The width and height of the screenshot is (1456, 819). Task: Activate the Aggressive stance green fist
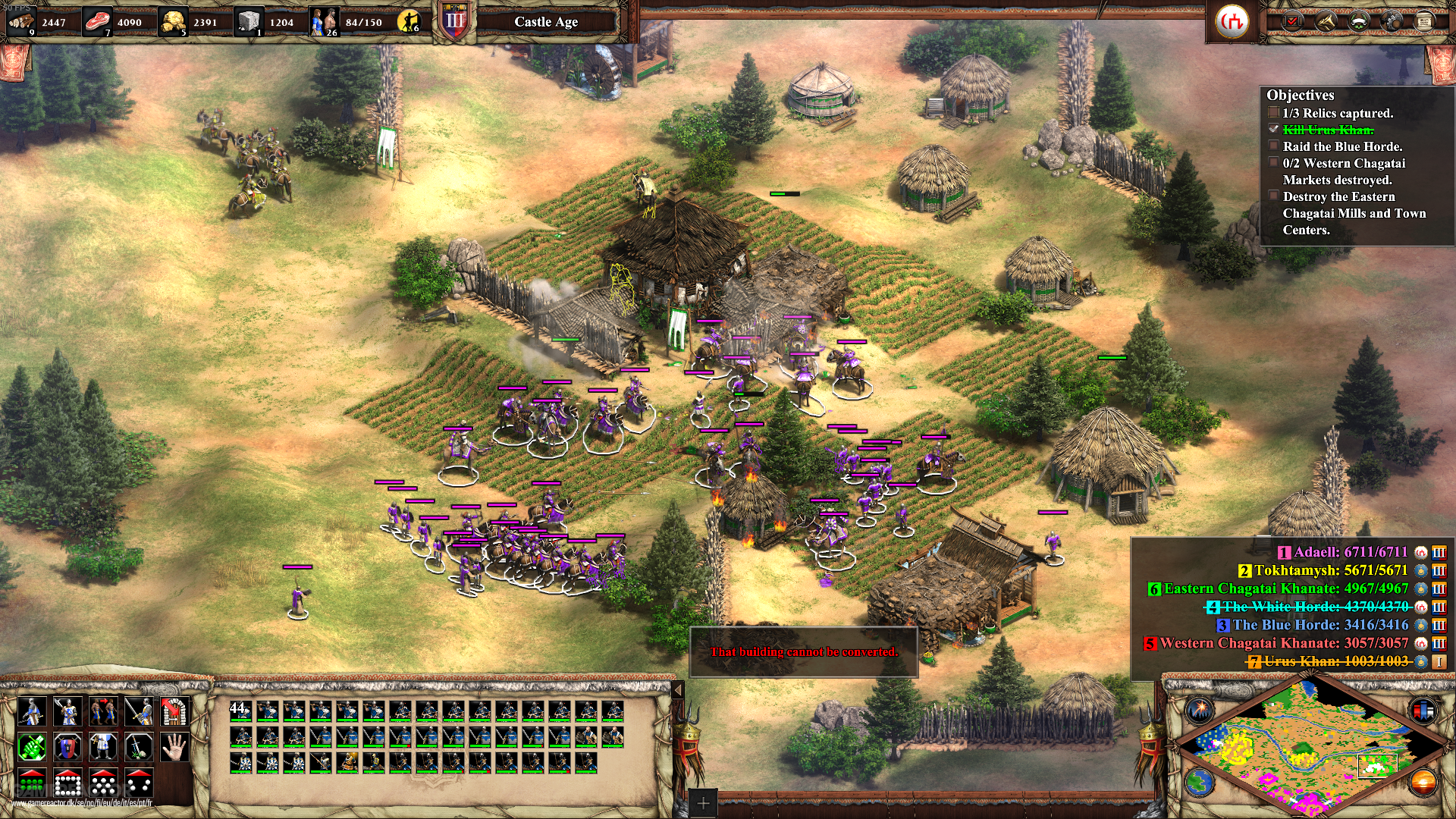pyautogui.click(x=31, y=748)
